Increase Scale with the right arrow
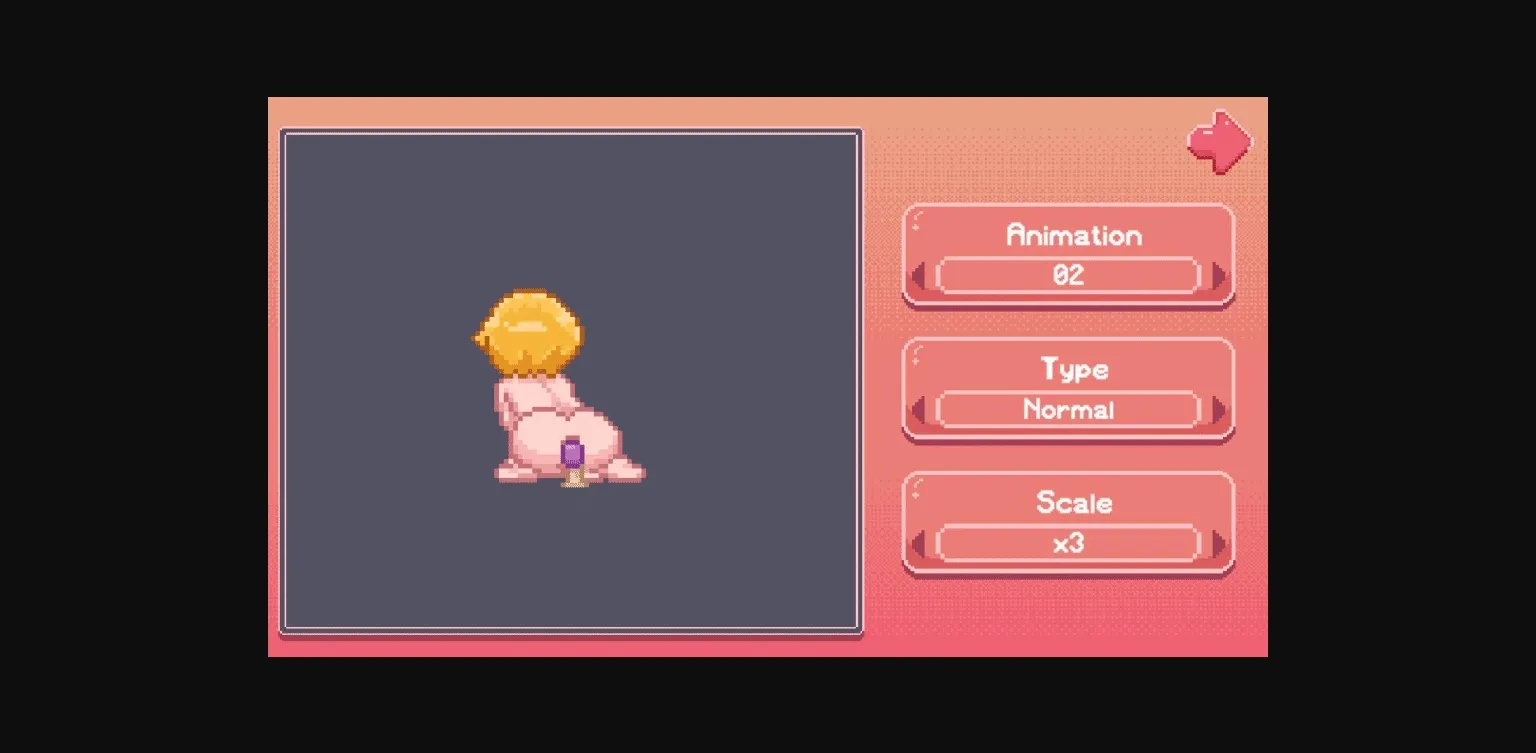The height and width of the screenshot is (753, 1536). tap(1216, 544)
